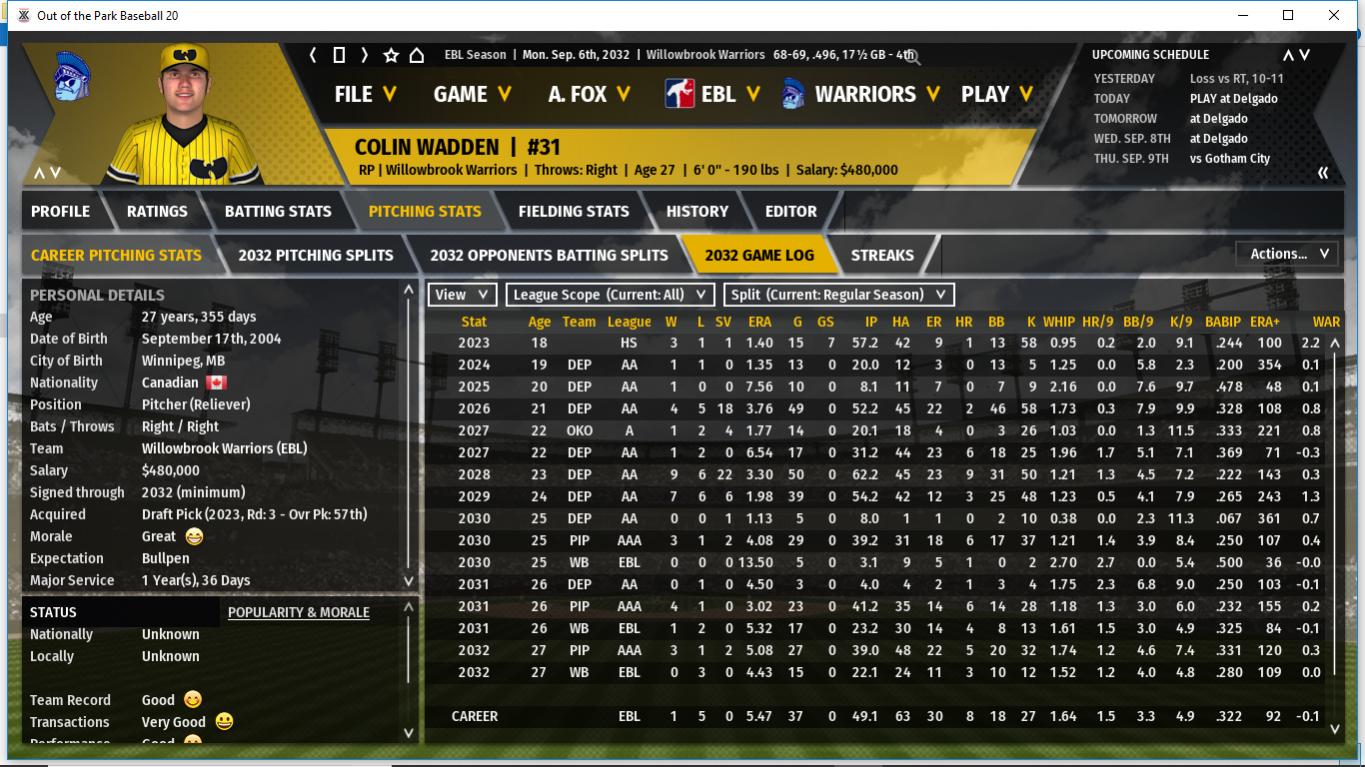This screenshot has height=767, width=1365.
Task: Select the 2032 PITCHING SPLITS subtab
Action: (x=315, y=255)
